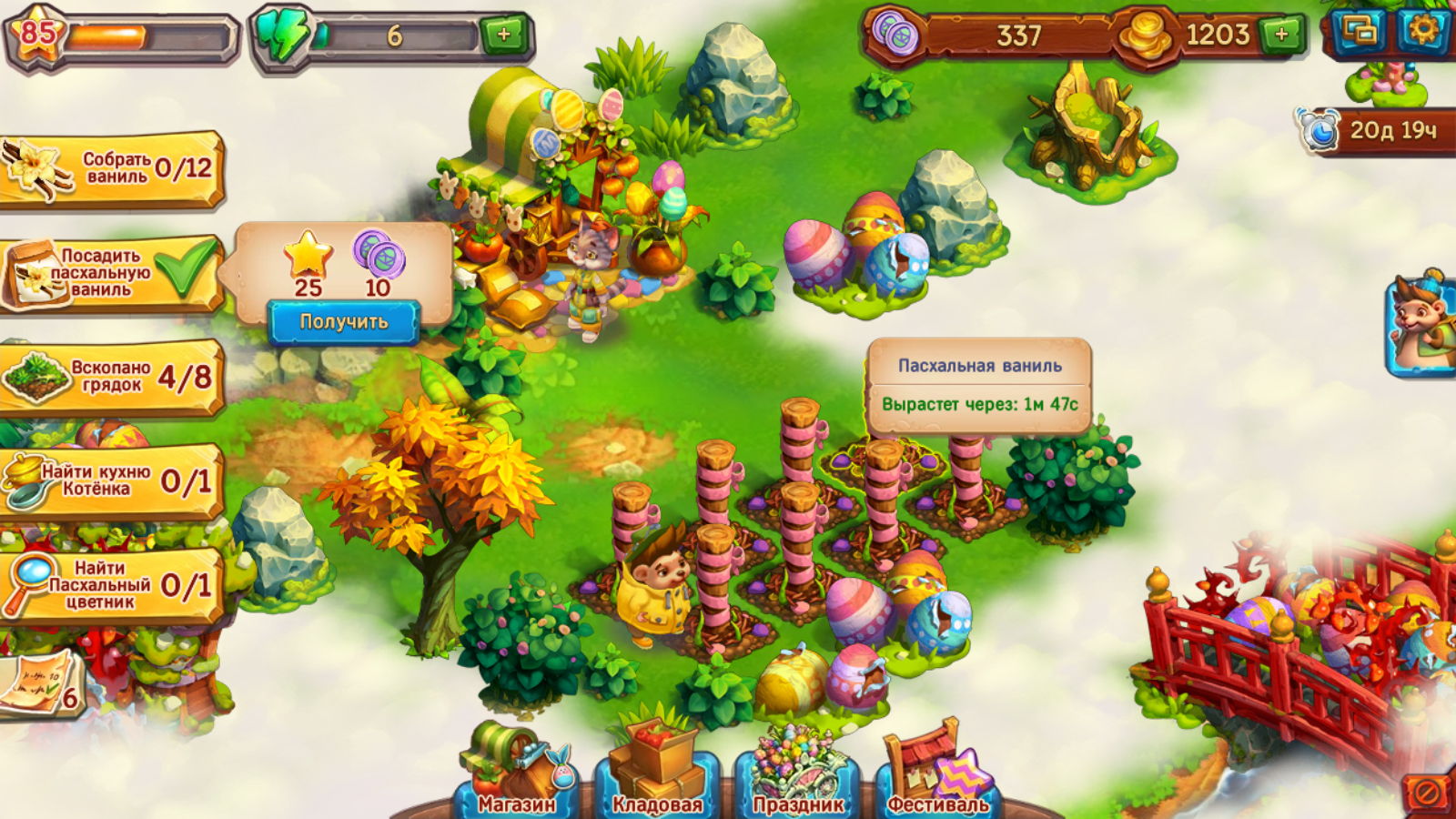Viewport: 1456px width, 819px height.
Task: Claim the reward with the Получить button
Action: (x=343, y=322)
